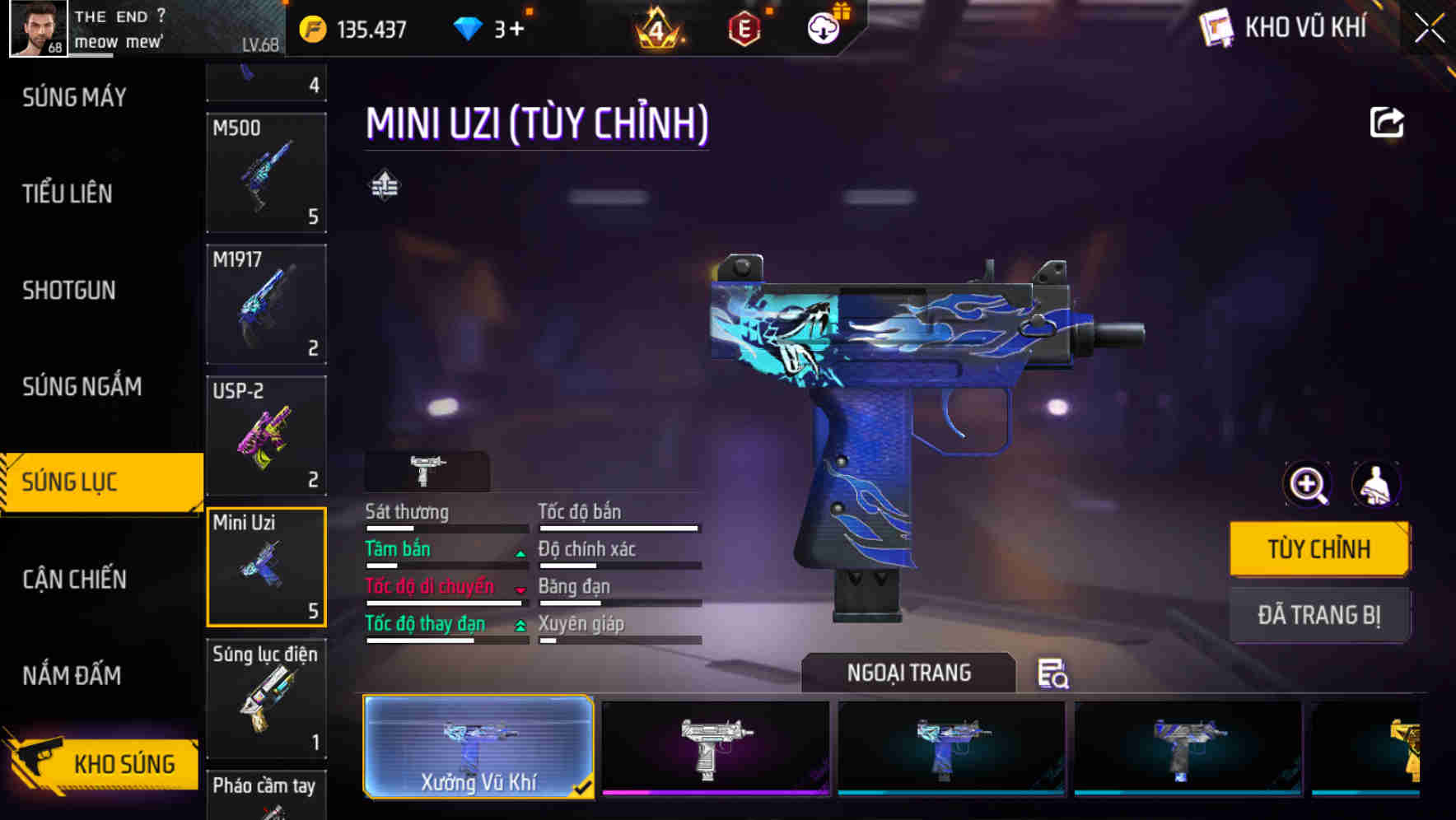Select the M1917 pistol tile

[x=266, y=304]
